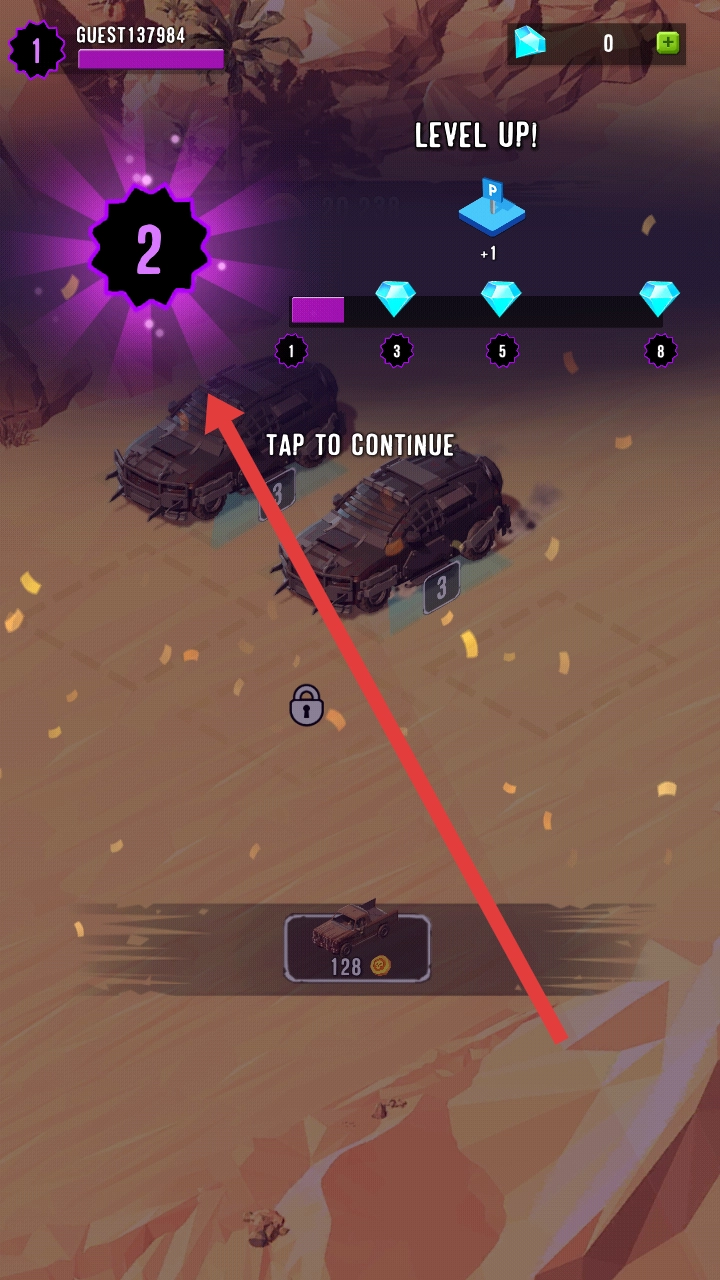Screen dimensions: 720x1280
Task: Open the Guest137984 player profile badge
Action: click(x=36, y=50)
